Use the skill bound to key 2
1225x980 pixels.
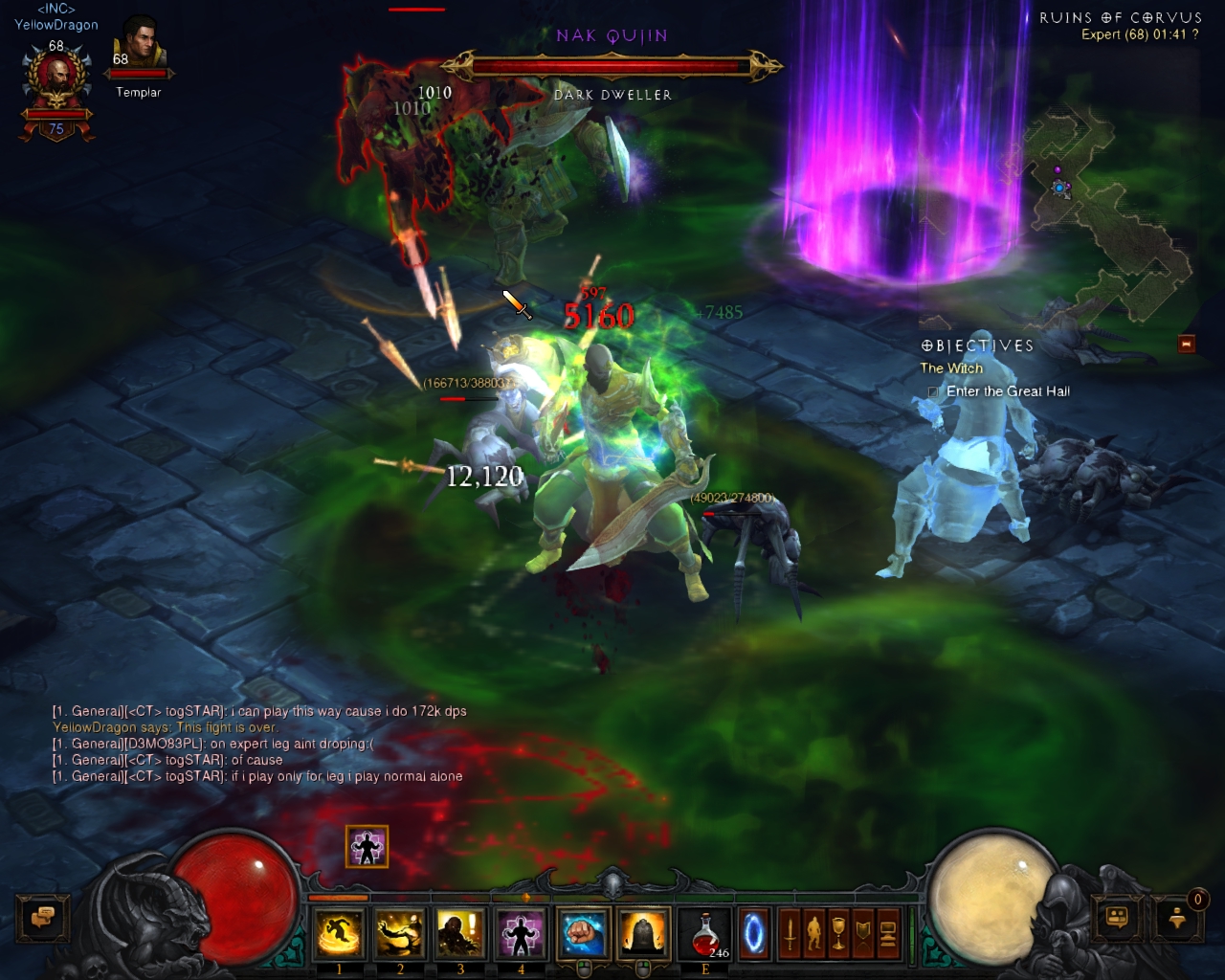[399, 933]
